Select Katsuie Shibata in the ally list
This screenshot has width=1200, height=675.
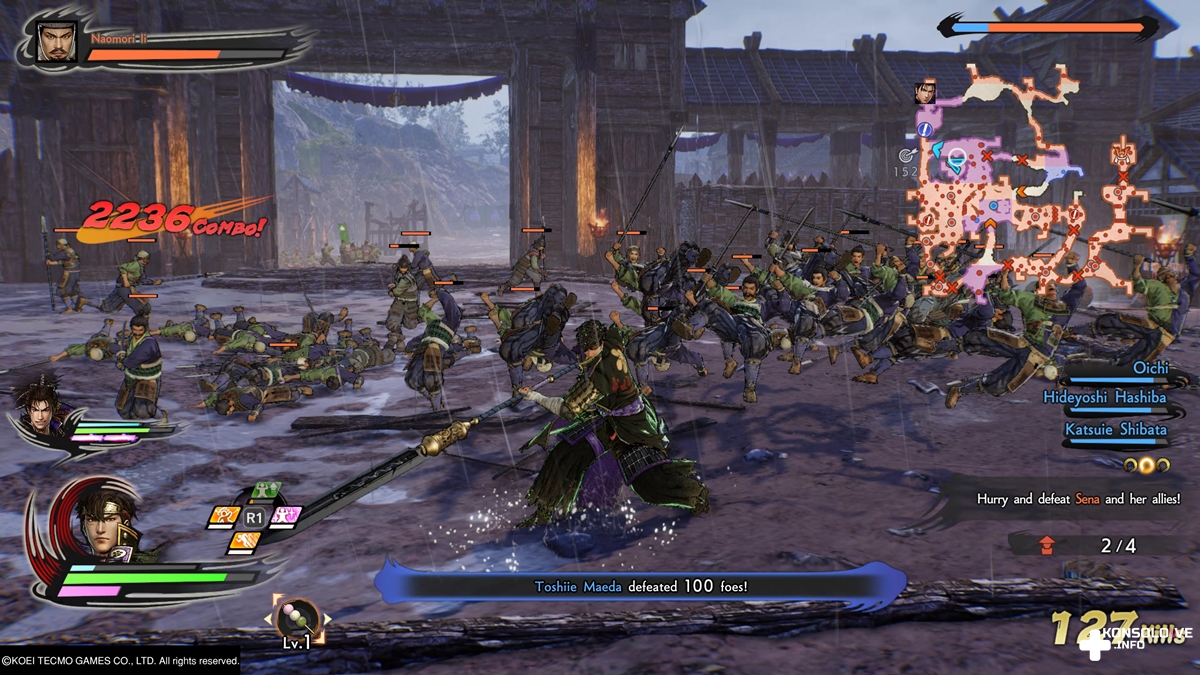(1115, 429)
